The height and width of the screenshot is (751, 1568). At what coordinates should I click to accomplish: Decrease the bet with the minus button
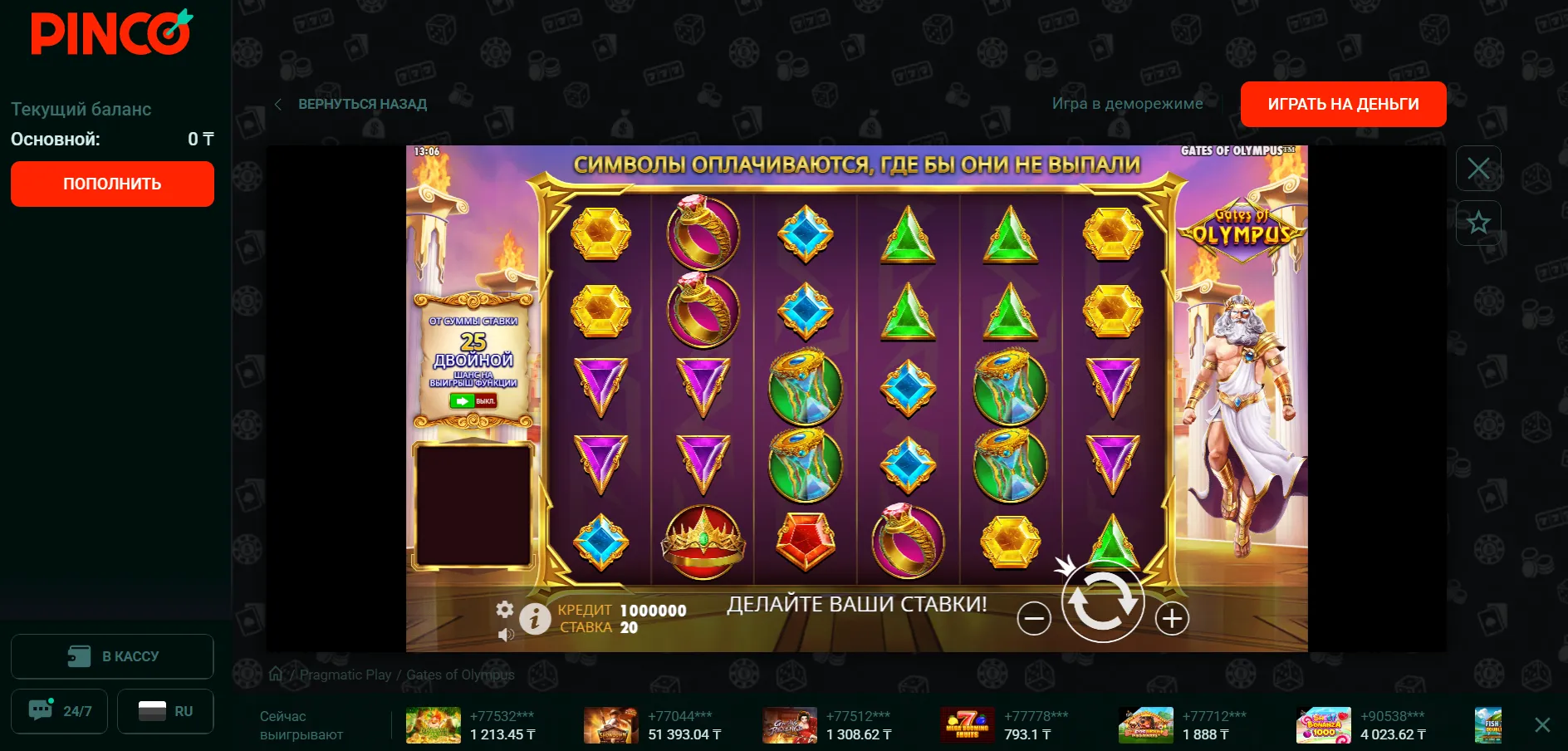click(x=1034, y=618)
